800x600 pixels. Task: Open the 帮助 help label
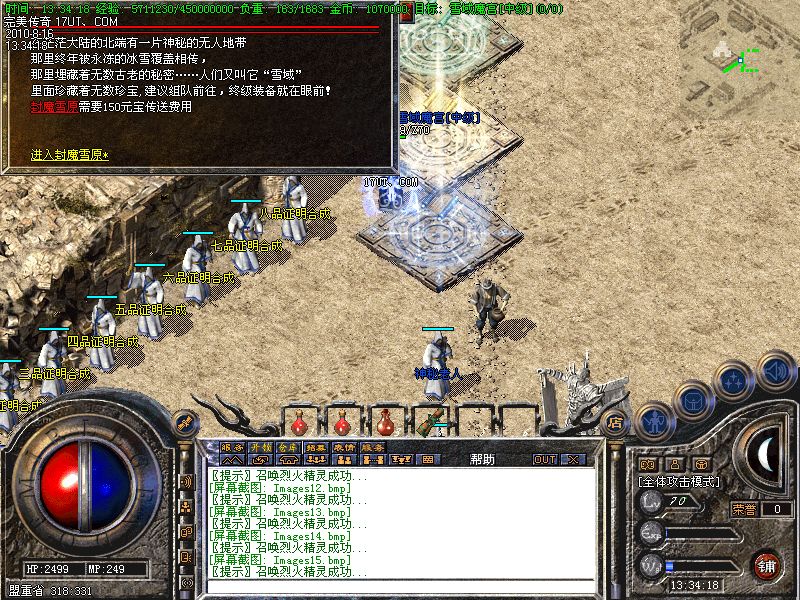coord(482,459)
